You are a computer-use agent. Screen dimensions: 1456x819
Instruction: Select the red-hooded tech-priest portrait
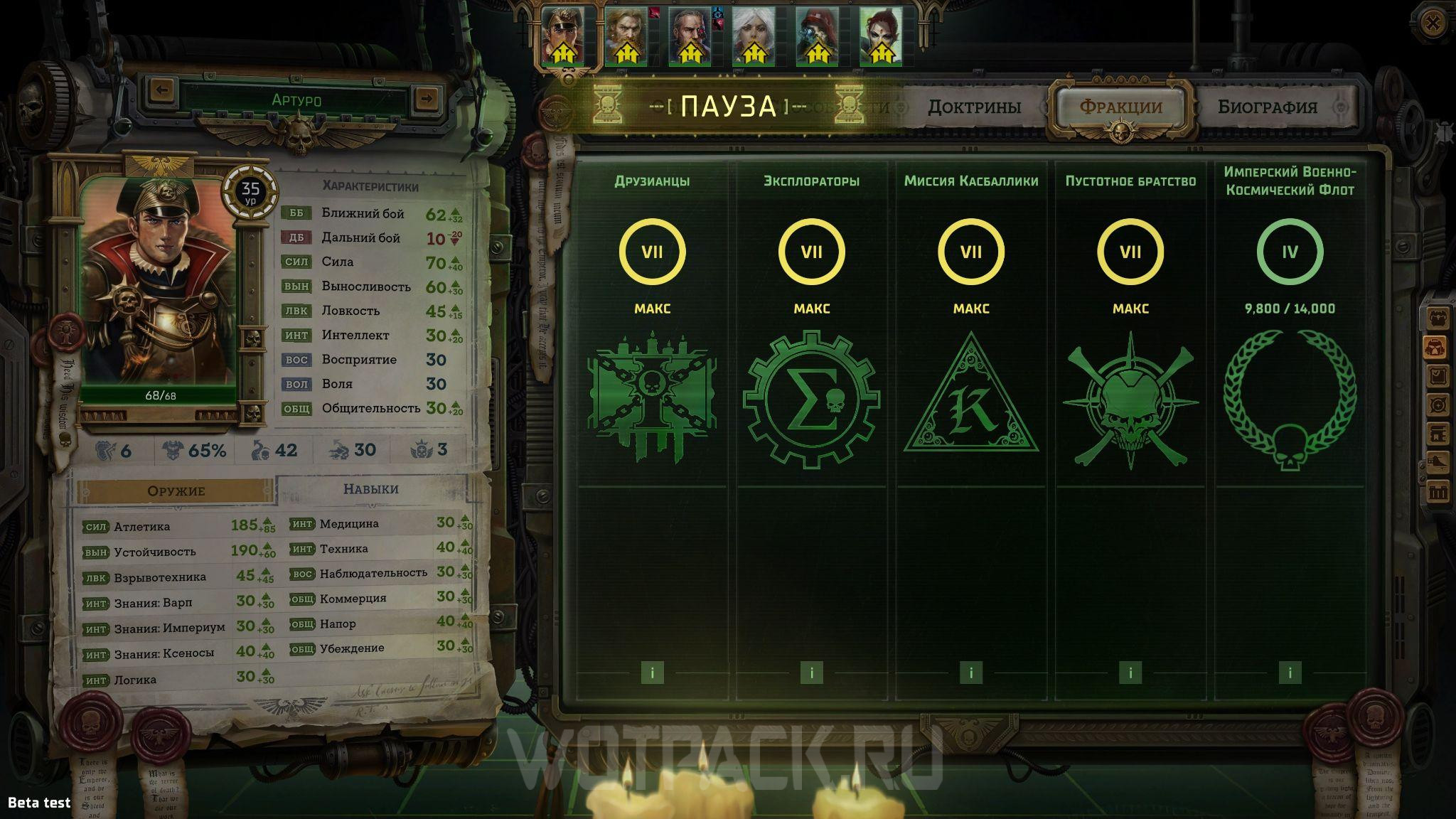(x=817, y=36)
